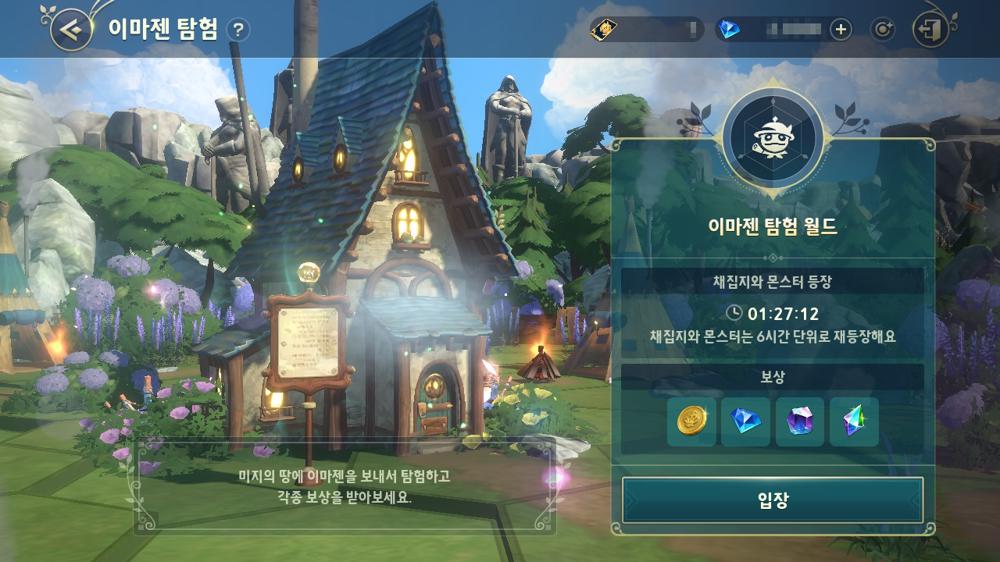Select the rainbow prism shard reward icon
This screenshot has width=1000, height=562.
853,422
